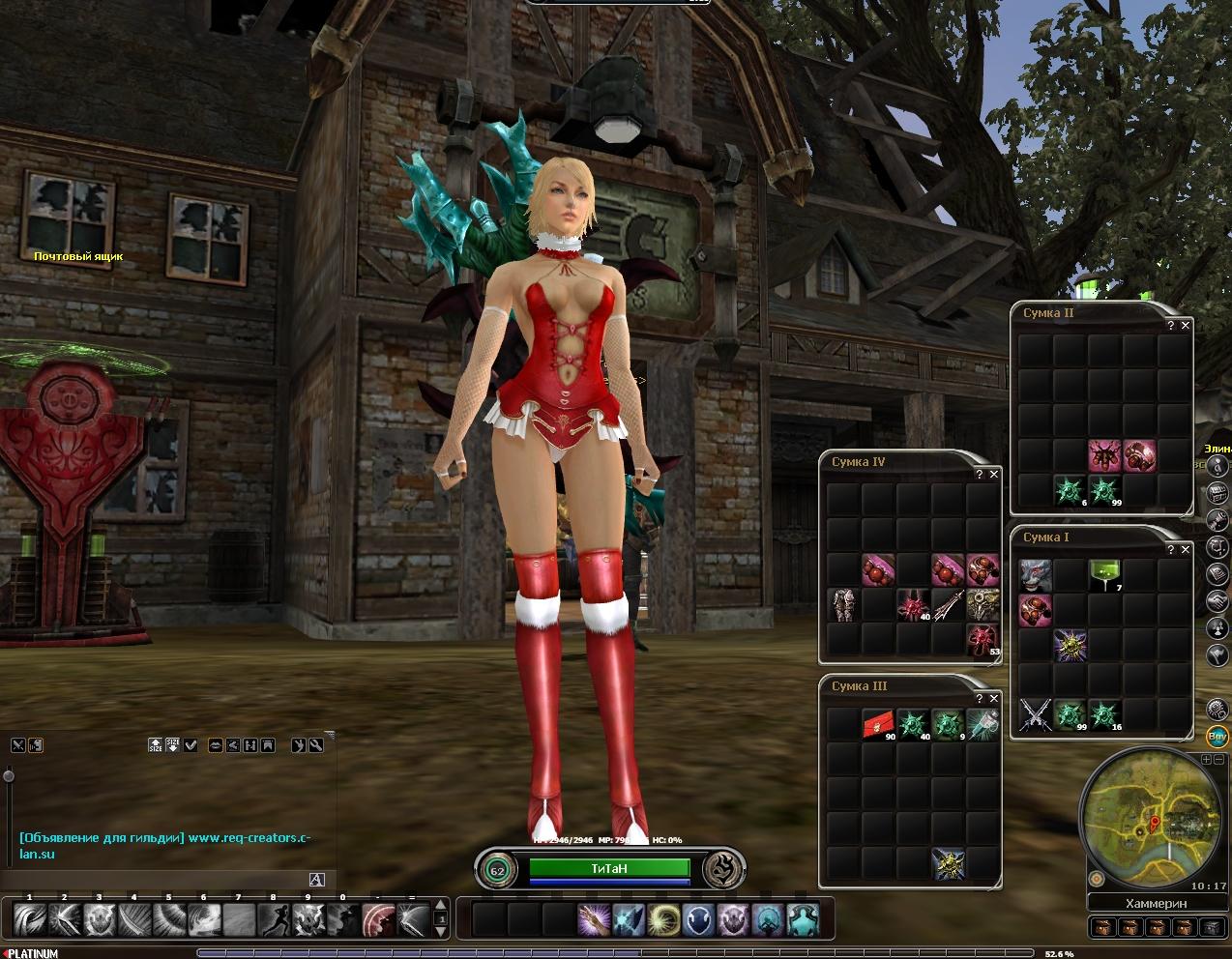Close the Сумка IV bag window
Image resolution: width=1232 pixels, height=959 pixels.
[x=994, y=475]
